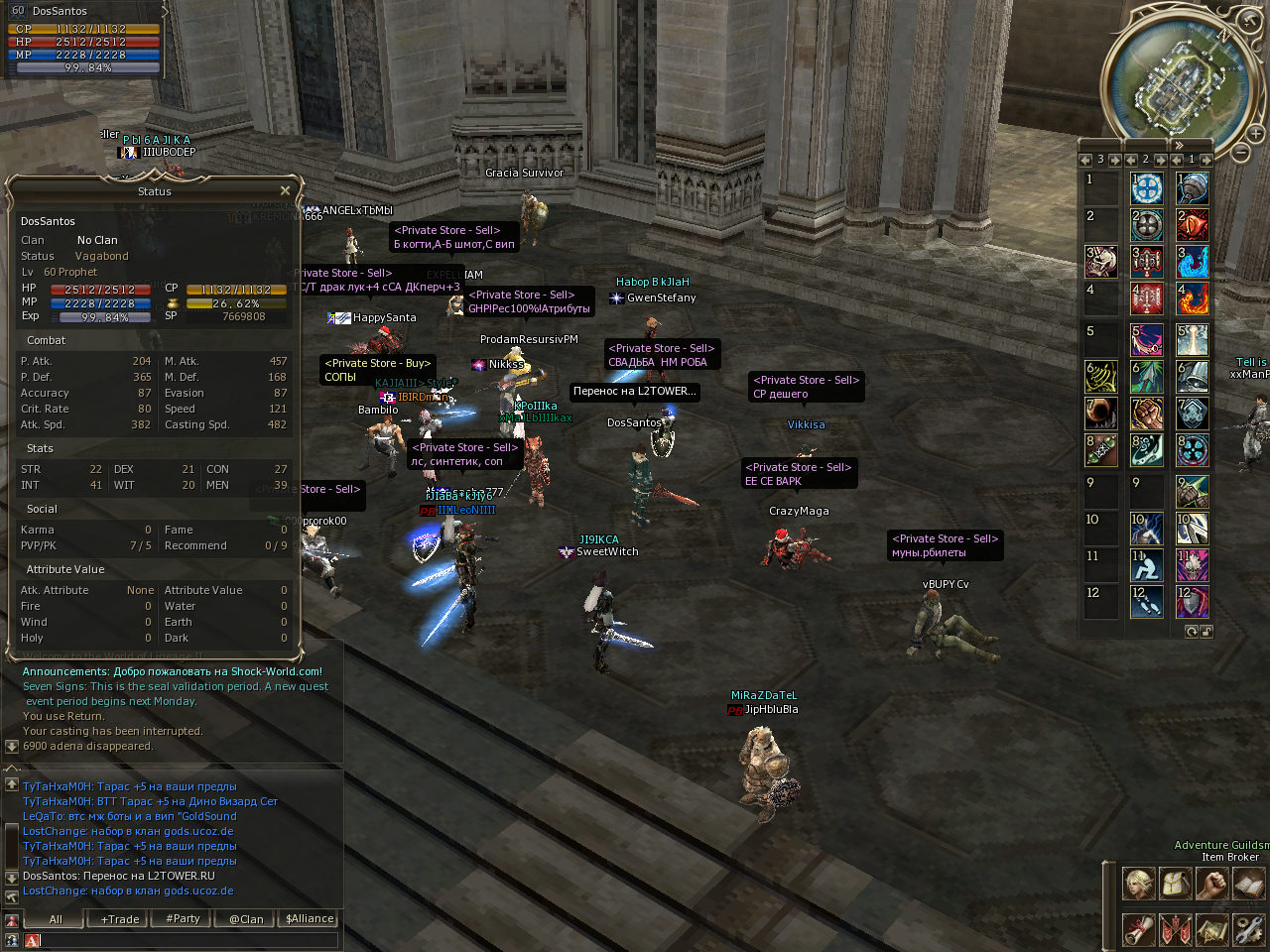Close the Status window
Screen dimensions: 1270x952
click(x=285, y=190)
